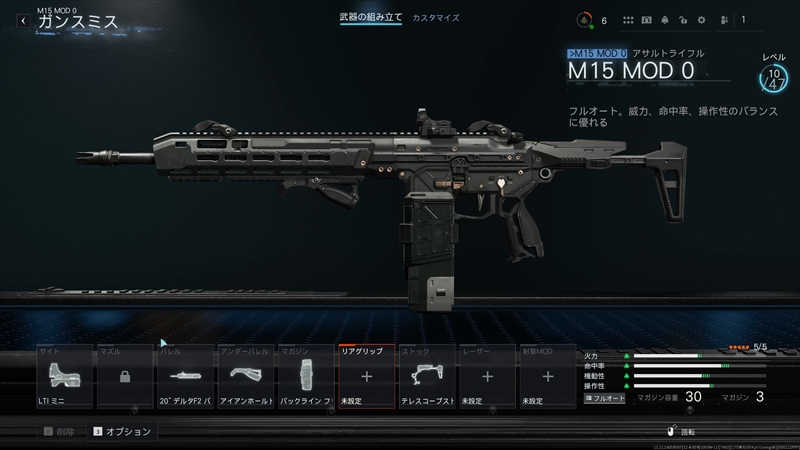Open the friends/social party icon
Image resolution: width=800 pixels, height=450 pixels.
point(722,20)
